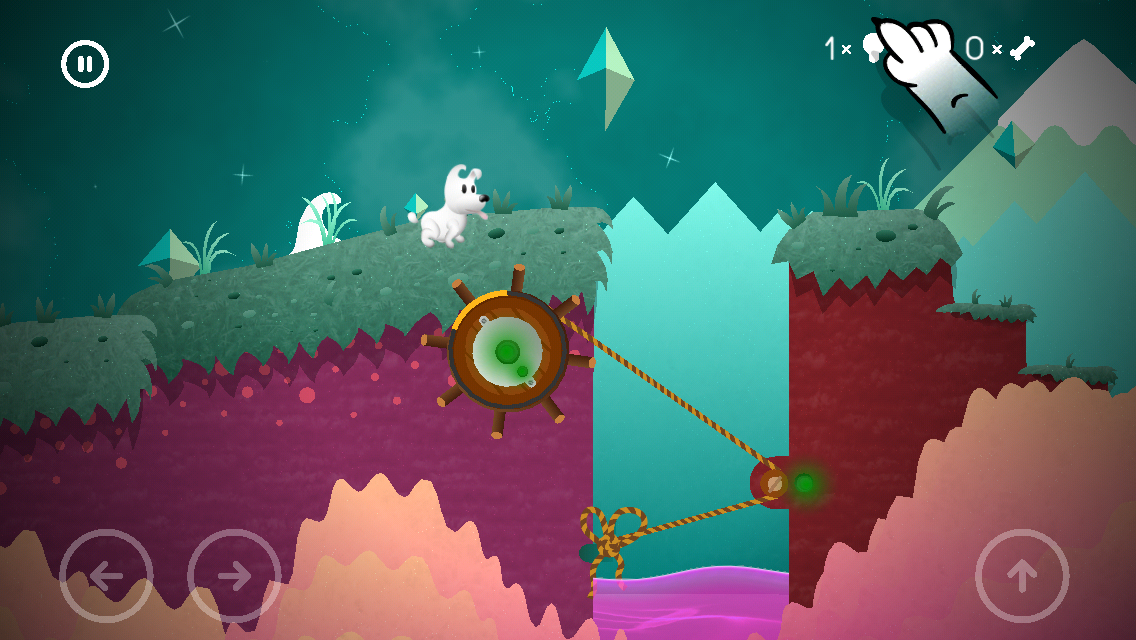Image resolution: width=1136 pixels, height=640 pixels.
Task: Tap the up arrow jump button
Action: coord(1022,576)
